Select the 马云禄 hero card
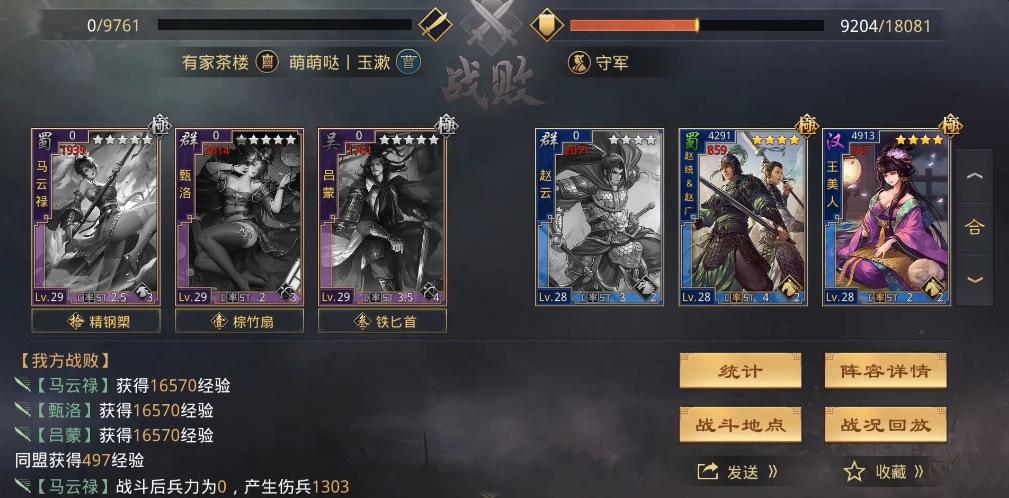The height and width of the screenshot is (498, 1009). [x=96, y=216]
